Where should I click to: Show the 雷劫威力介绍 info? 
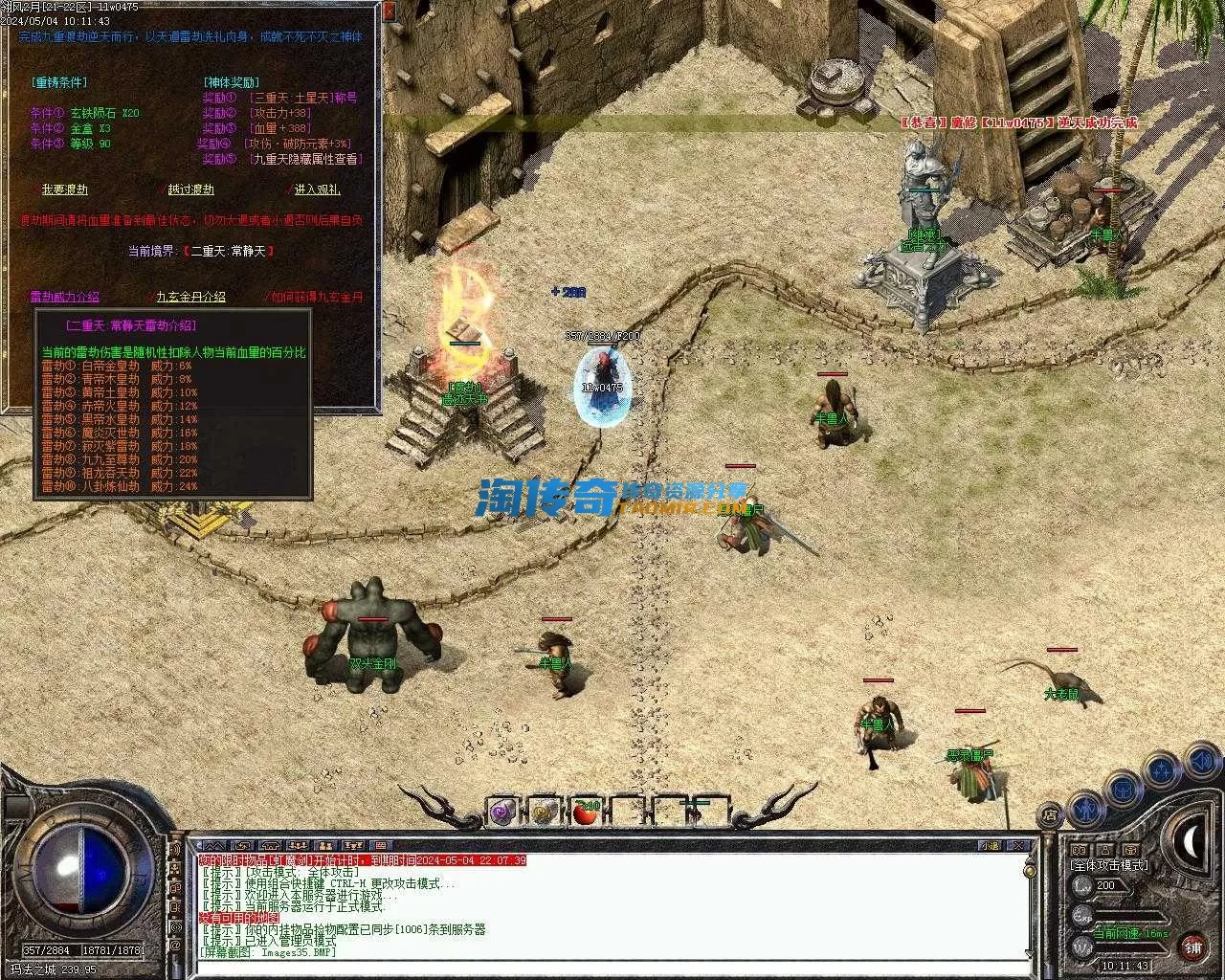(64, 297)
